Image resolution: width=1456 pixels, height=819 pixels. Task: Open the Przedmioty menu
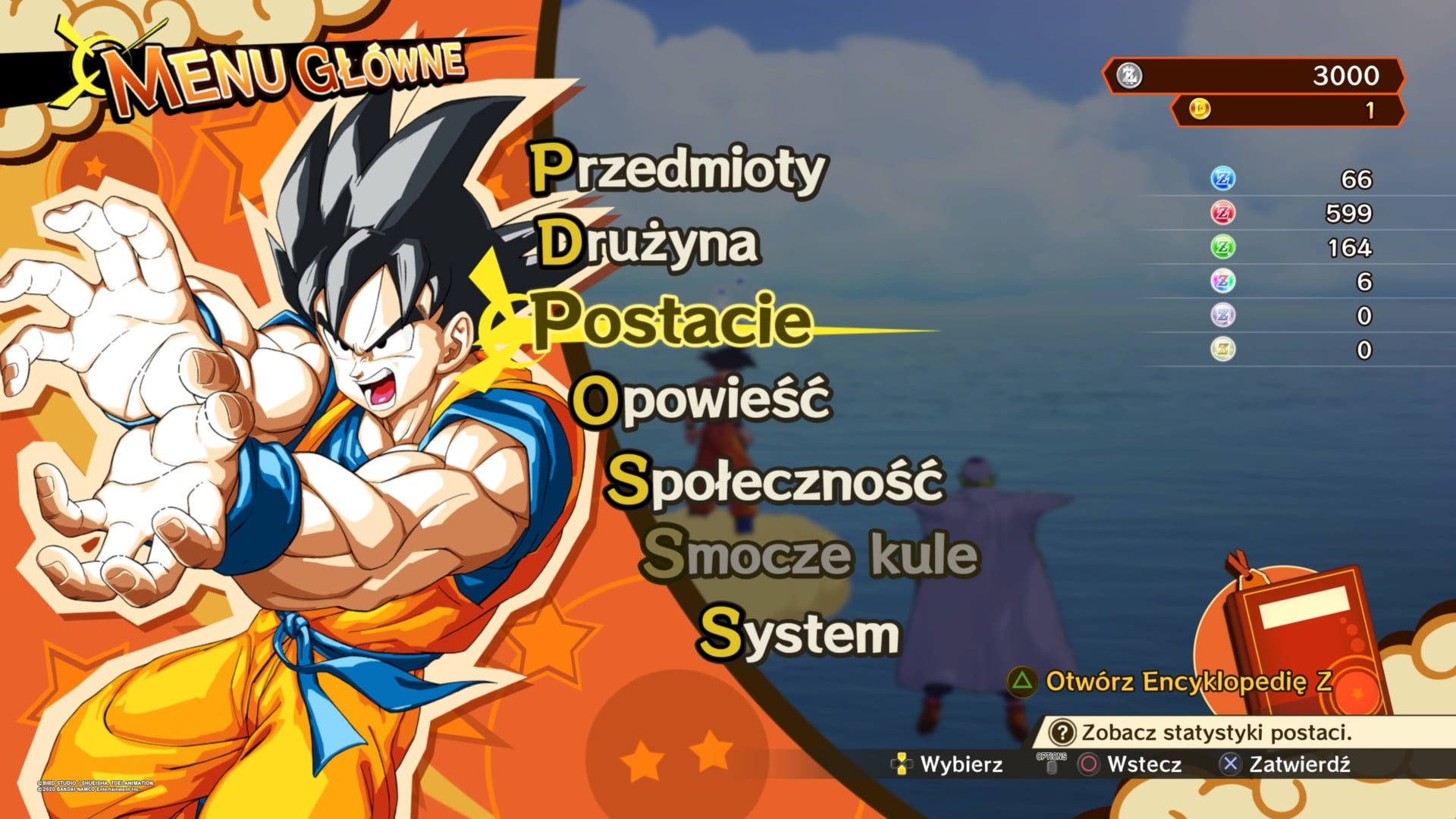677,168
